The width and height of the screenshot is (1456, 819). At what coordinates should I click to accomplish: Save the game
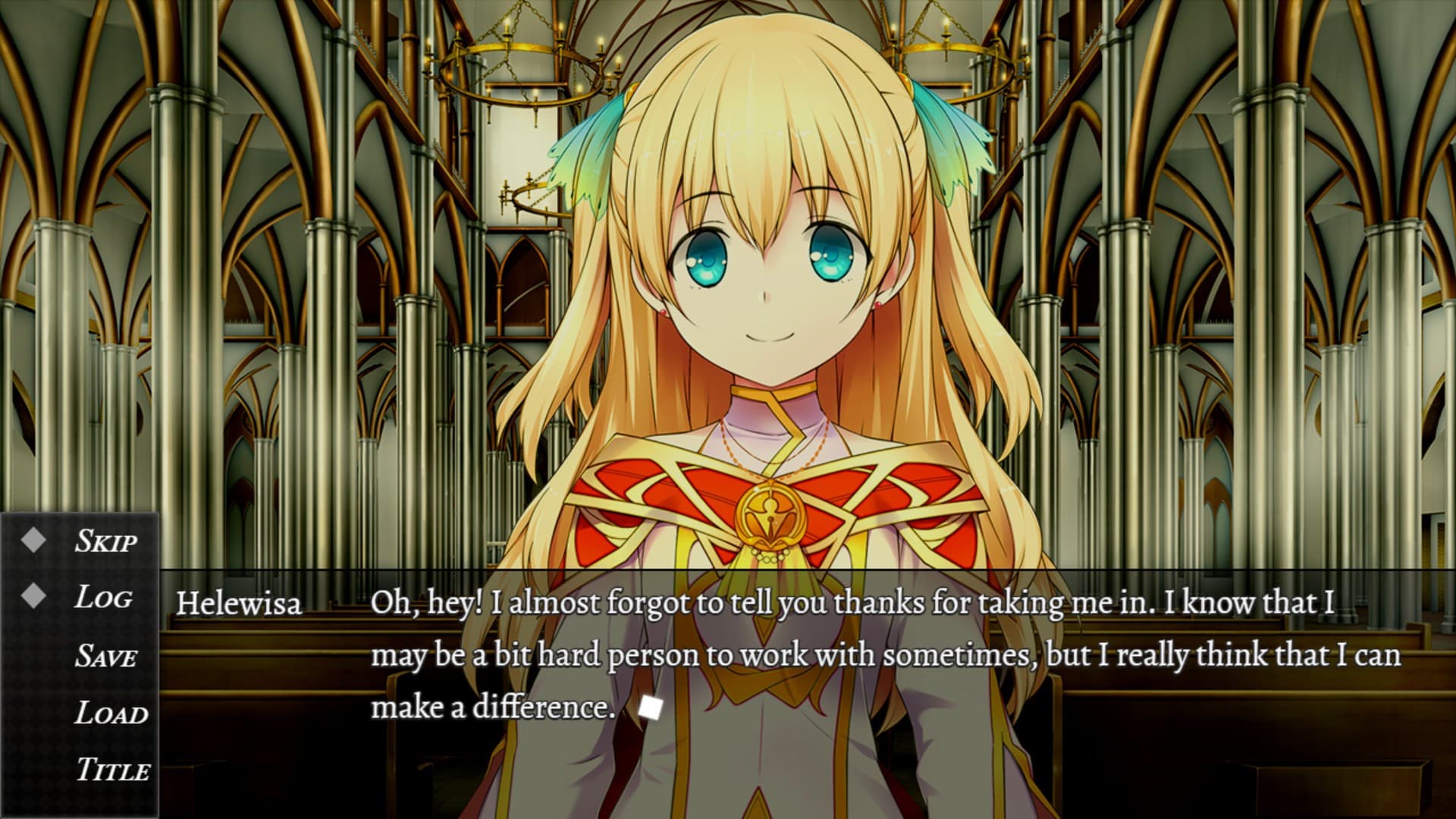tap(105, 656)
